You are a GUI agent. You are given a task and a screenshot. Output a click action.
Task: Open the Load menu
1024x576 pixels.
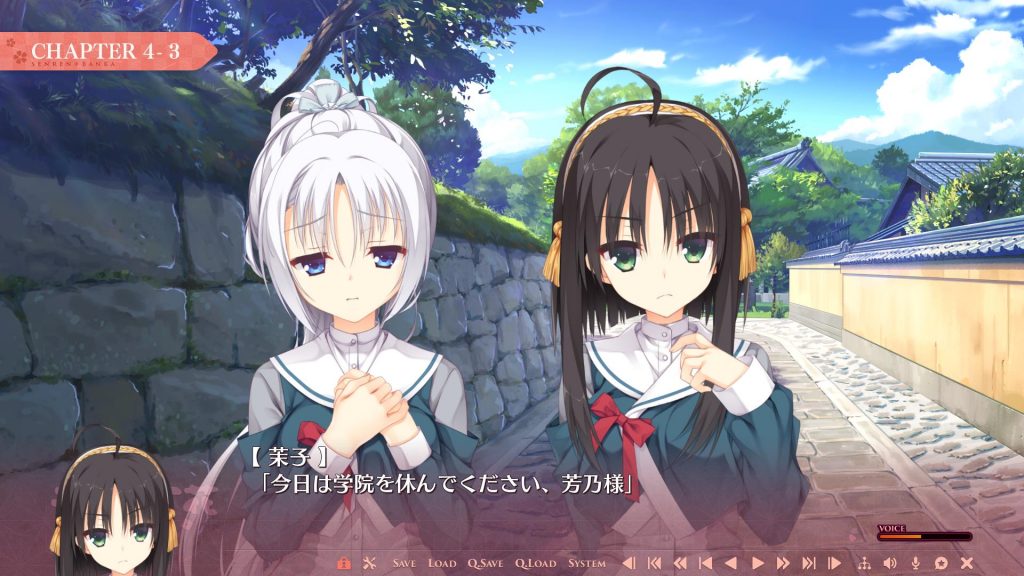tap(442, 563)
